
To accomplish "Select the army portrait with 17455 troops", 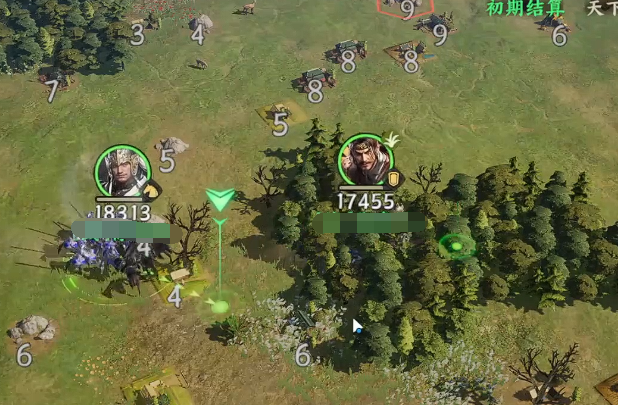I will coord(366,160).
